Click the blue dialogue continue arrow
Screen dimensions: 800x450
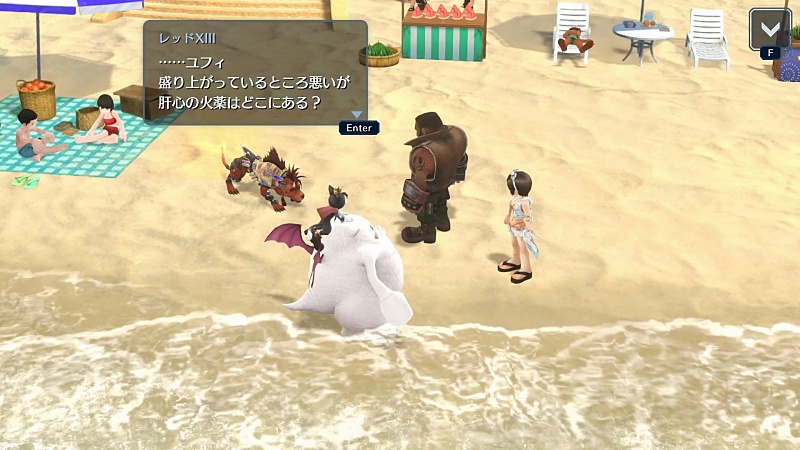pos(356,114)
